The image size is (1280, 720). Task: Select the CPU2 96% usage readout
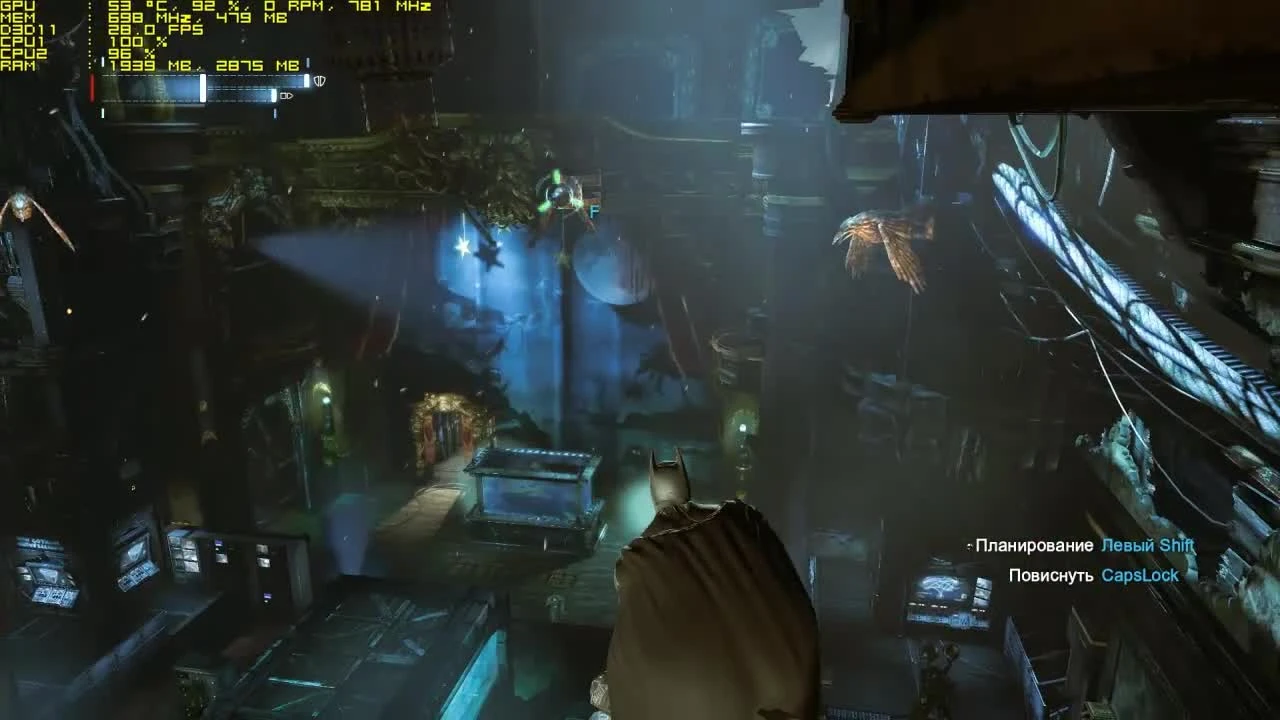pyautogui.click(x=130, y=53)
